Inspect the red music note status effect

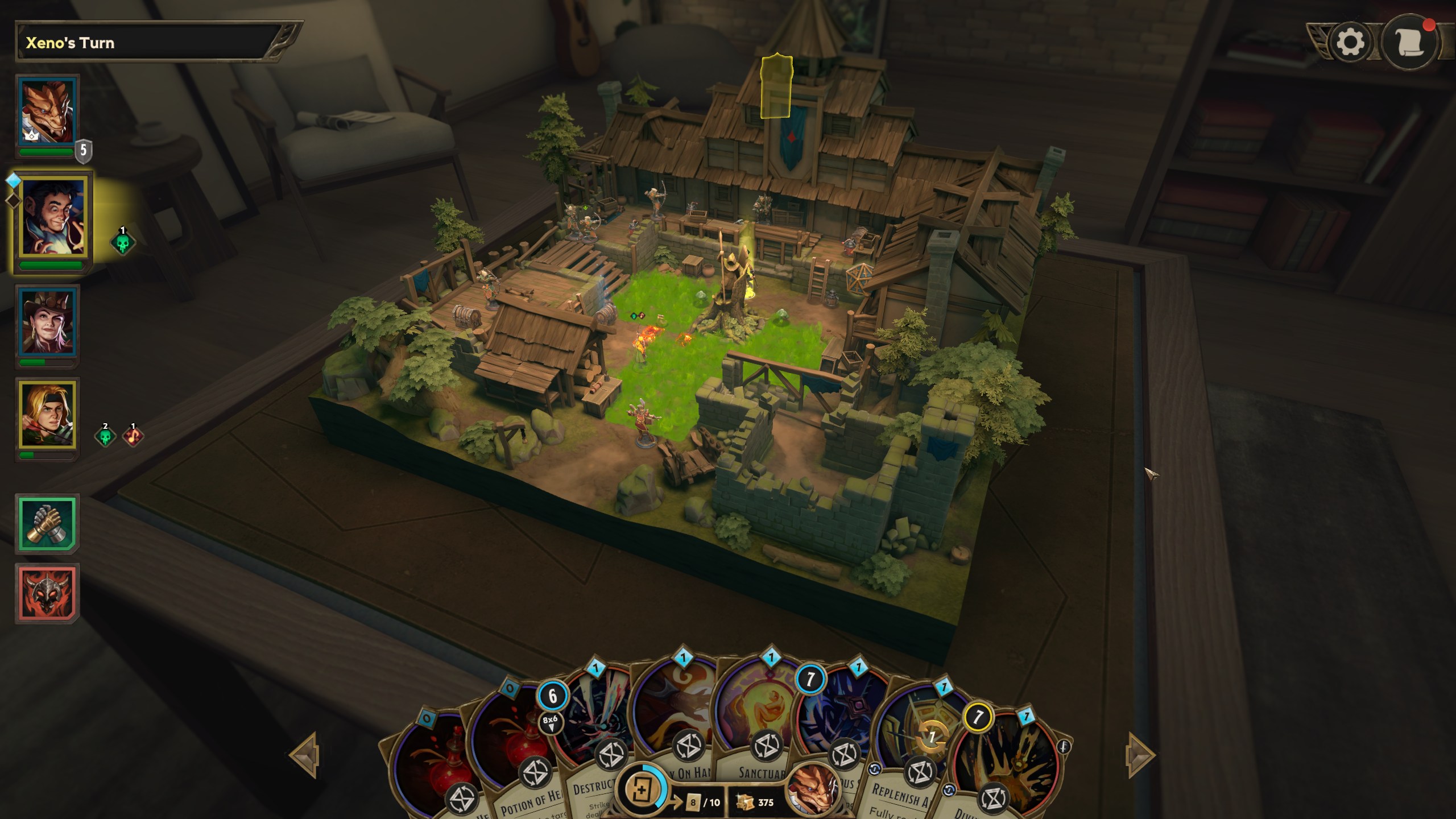click(133, 436)
